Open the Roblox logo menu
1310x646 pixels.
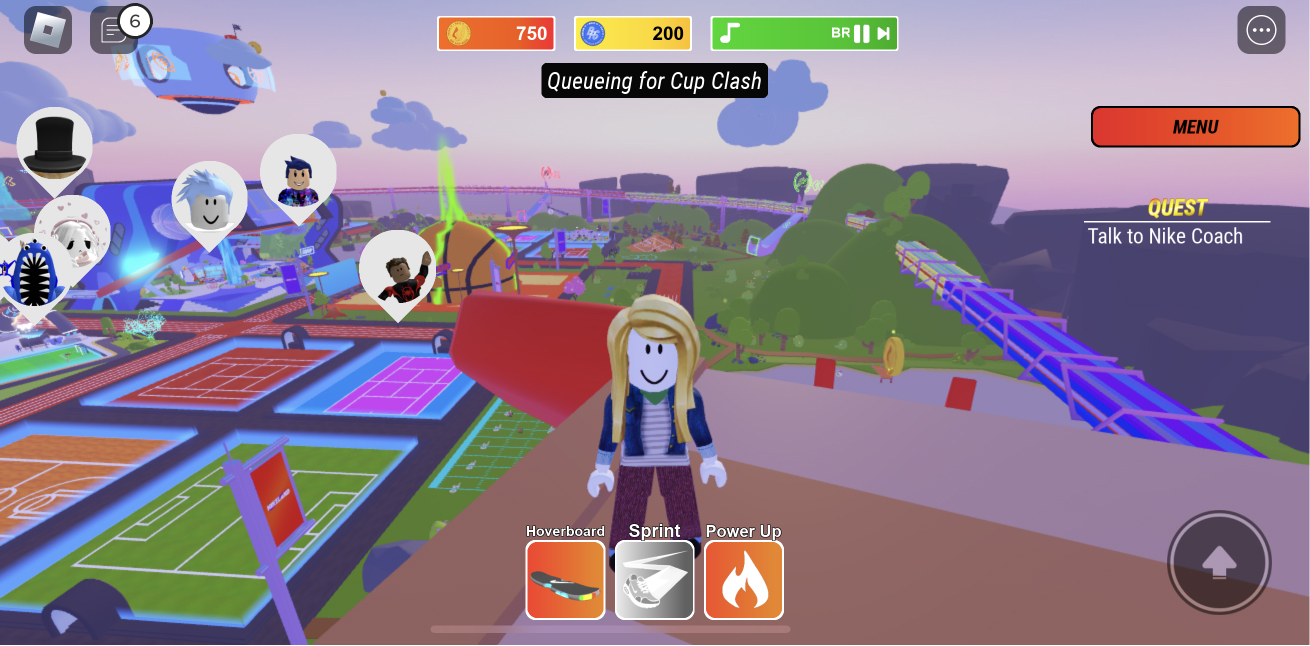tap(47, 30)
